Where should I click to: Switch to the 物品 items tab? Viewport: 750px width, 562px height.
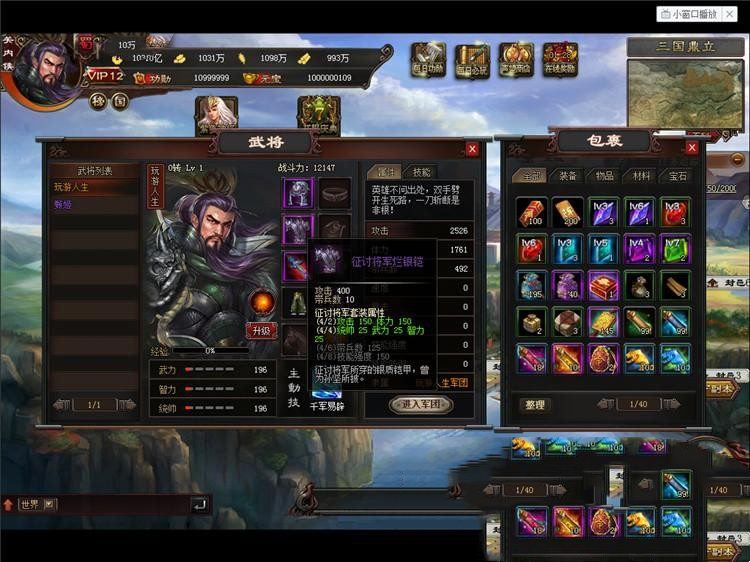coord(602,175)
